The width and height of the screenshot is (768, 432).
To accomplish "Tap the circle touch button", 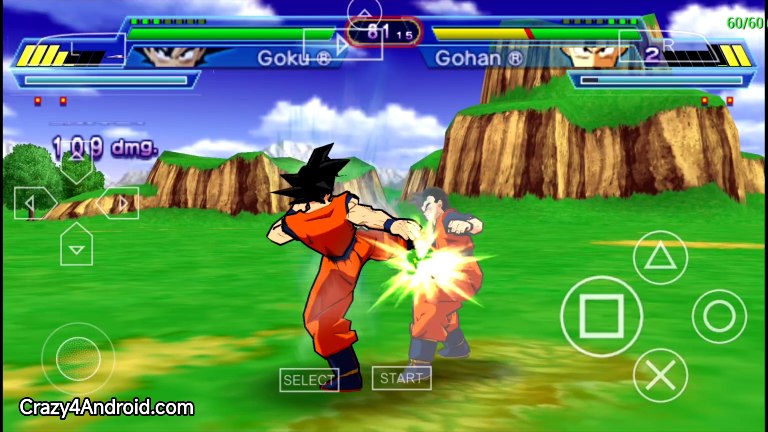I will [718, 316].
